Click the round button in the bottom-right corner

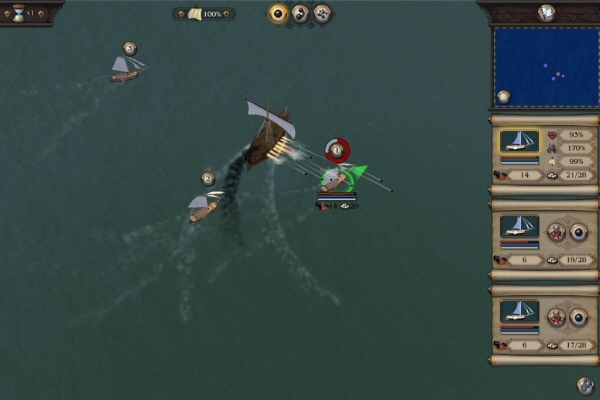click(x=586, y=385)
